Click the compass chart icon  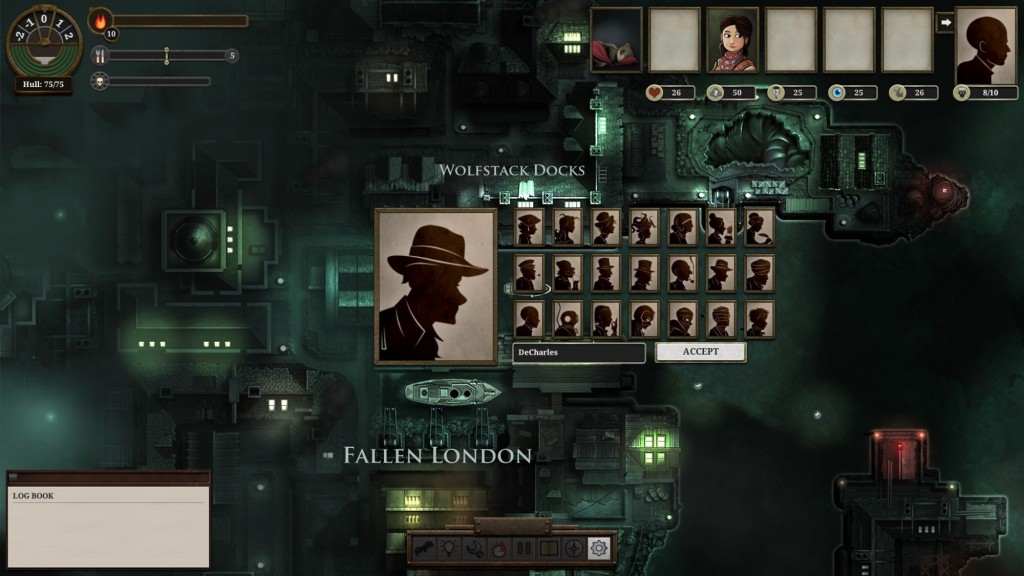pyautogui.click(x=574, y=548)
